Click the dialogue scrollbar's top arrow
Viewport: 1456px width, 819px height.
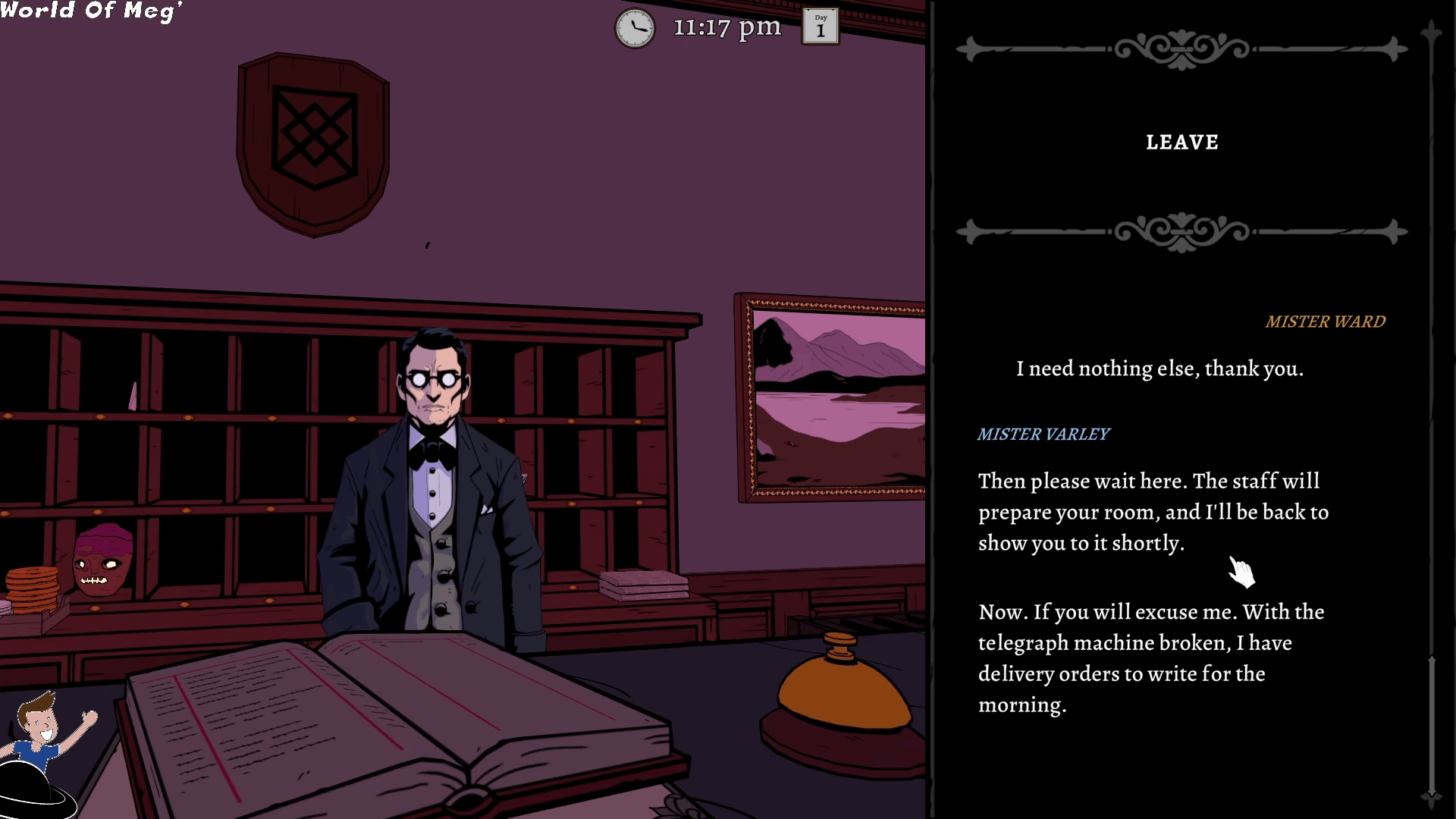coord(1431,32)
